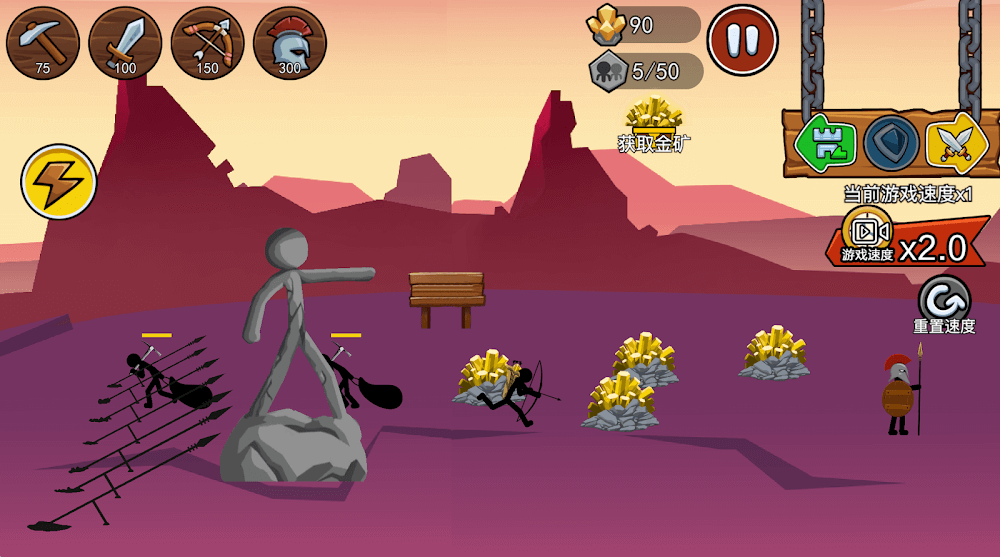1000x557 pixels.
Task: Command army to attack with crossed swords
Action: click(957, 143)
